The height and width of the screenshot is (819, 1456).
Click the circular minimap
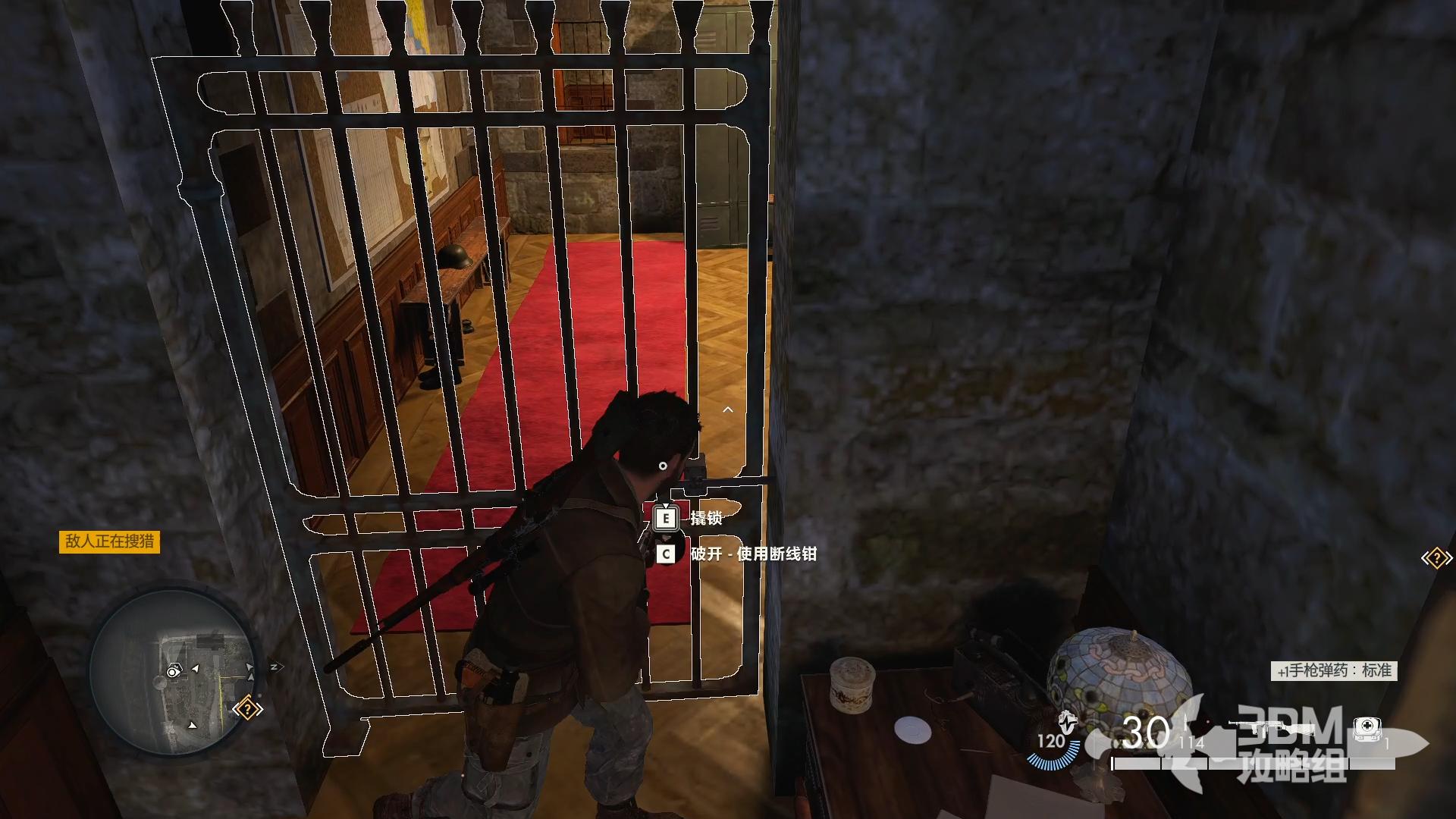click(x=173, y=672)
